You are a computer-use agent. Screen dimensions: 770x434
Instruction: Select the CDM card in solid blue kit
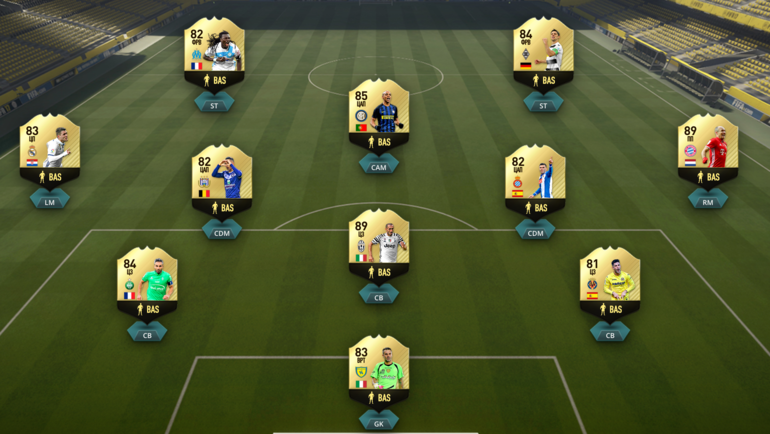click(222, 182)
